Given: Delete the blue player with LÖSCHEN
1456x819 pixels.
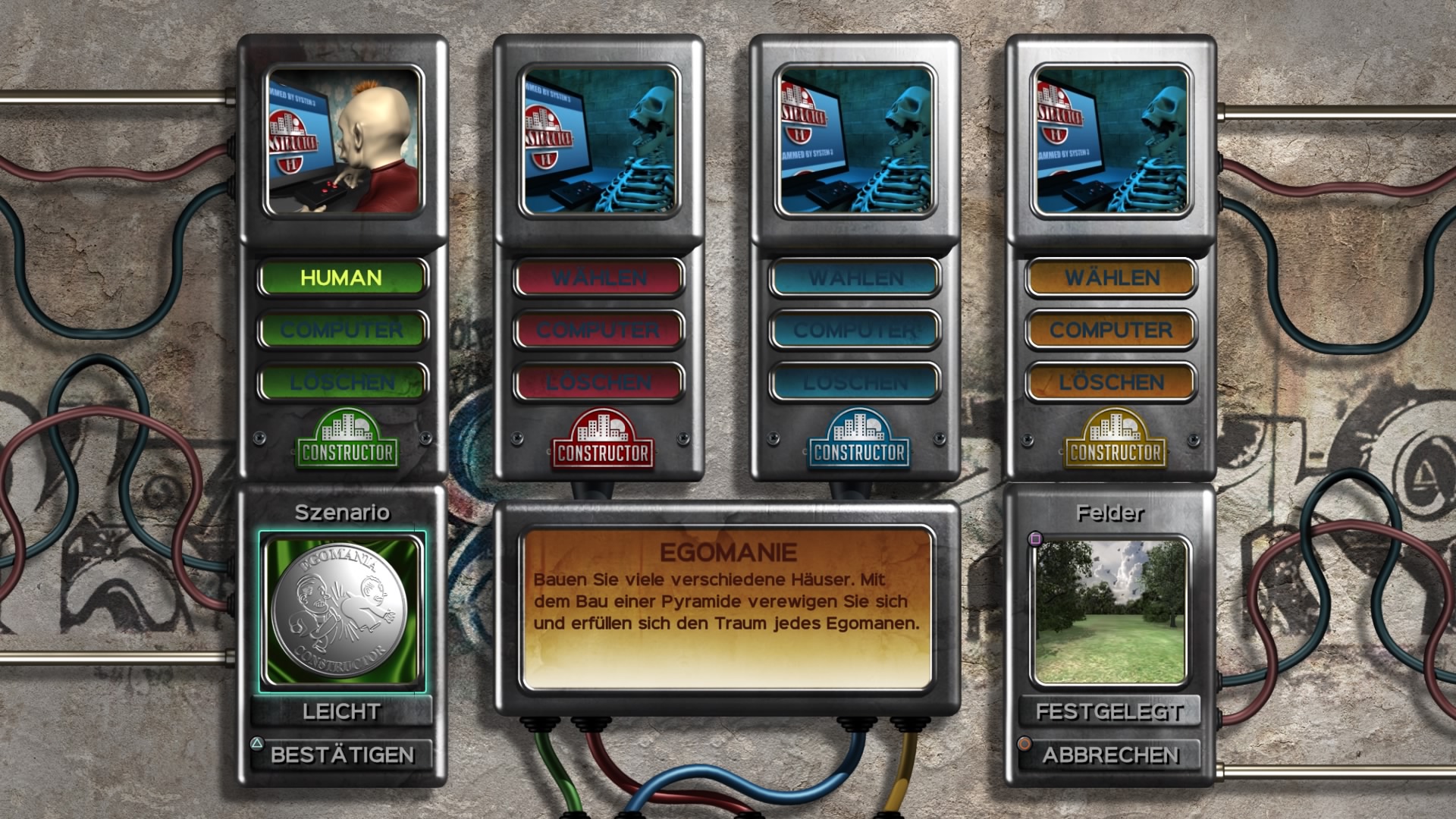Looking at the screenshot, I should click(x=855, y=382).
